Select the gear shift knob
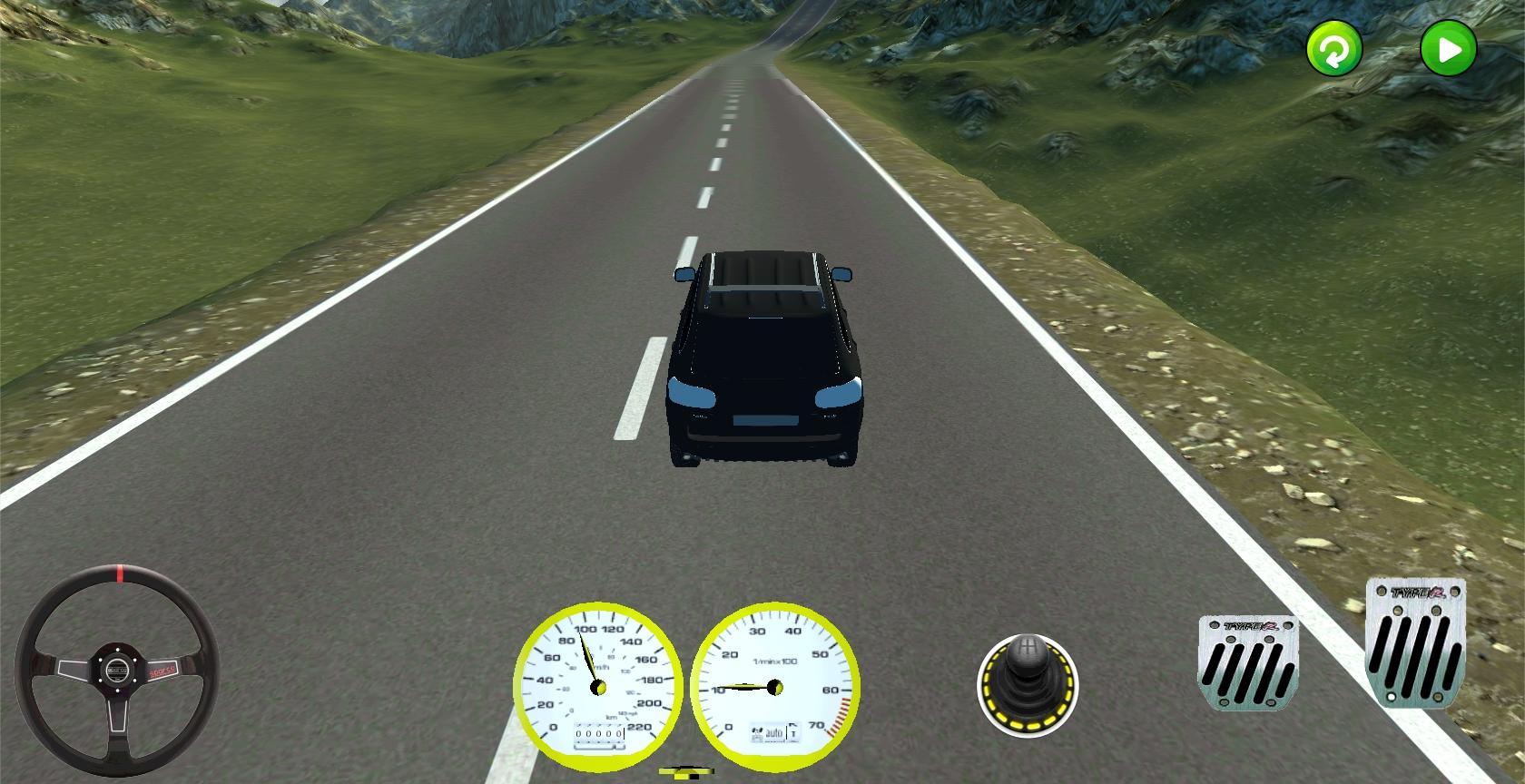 [x=1028, y=683]
